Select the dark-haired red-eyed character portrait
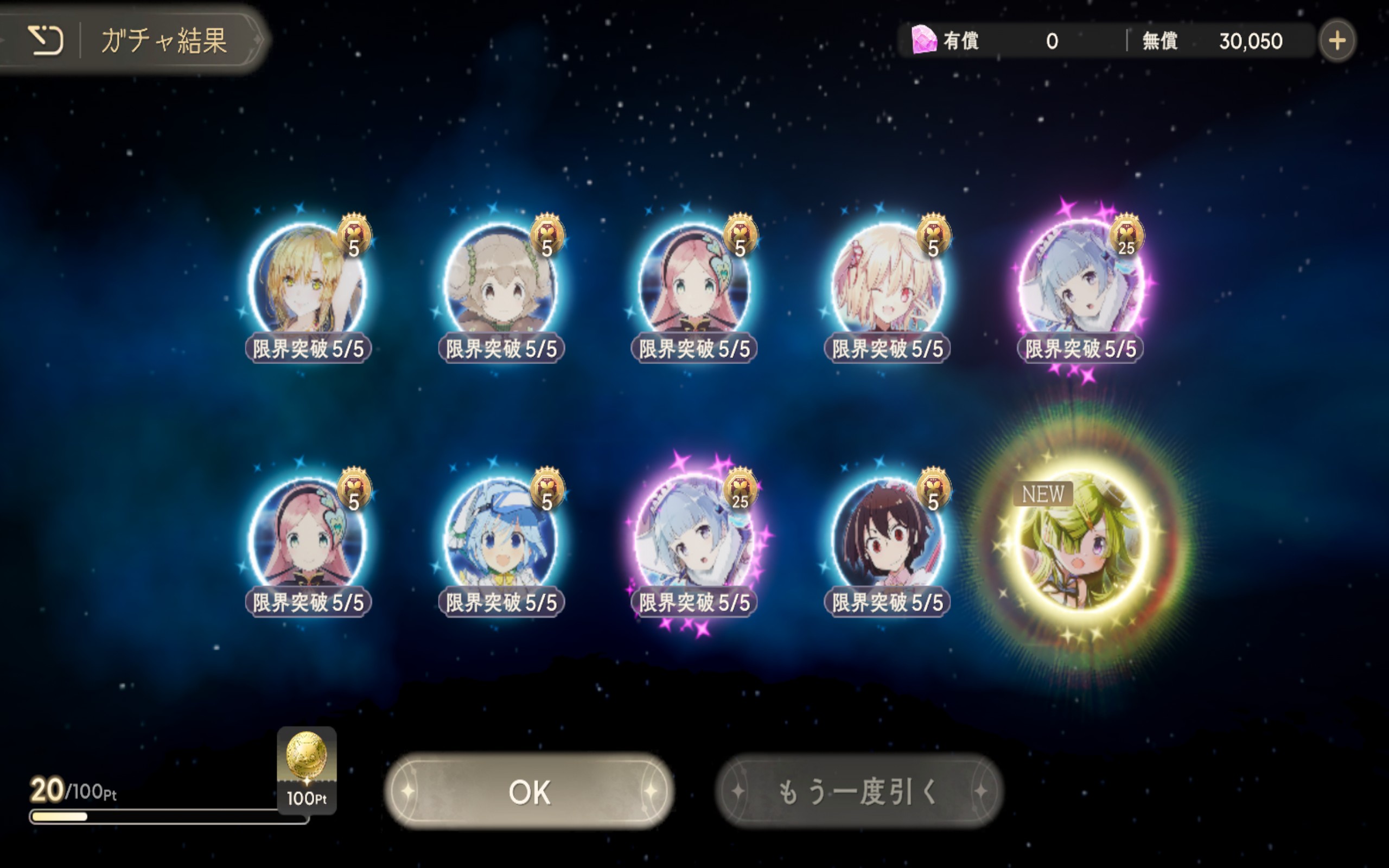 887,537
